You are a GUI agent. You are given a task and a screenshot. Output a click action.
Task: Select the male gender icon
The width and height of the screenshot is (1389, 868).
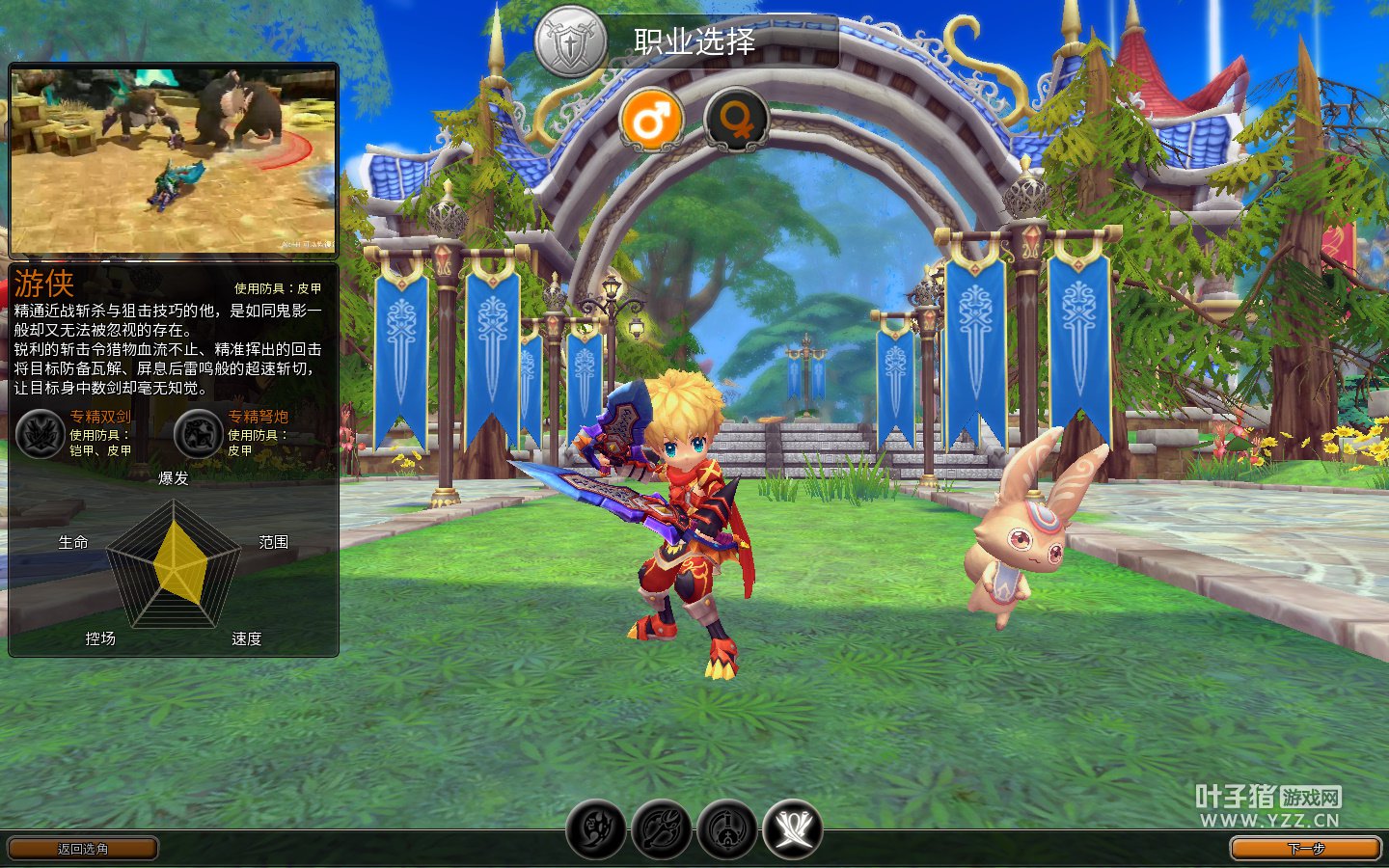point(652,121)
